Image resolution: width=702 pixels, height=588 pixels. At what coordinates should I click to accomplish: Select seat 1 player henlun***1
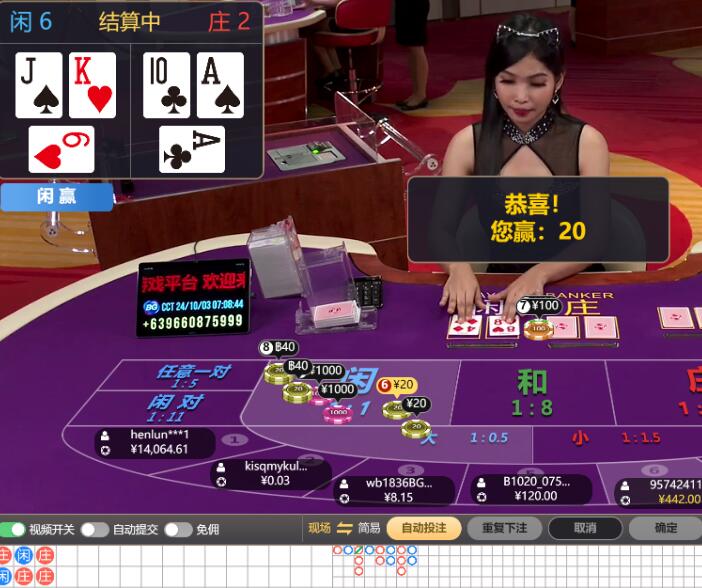pos(145,442)
